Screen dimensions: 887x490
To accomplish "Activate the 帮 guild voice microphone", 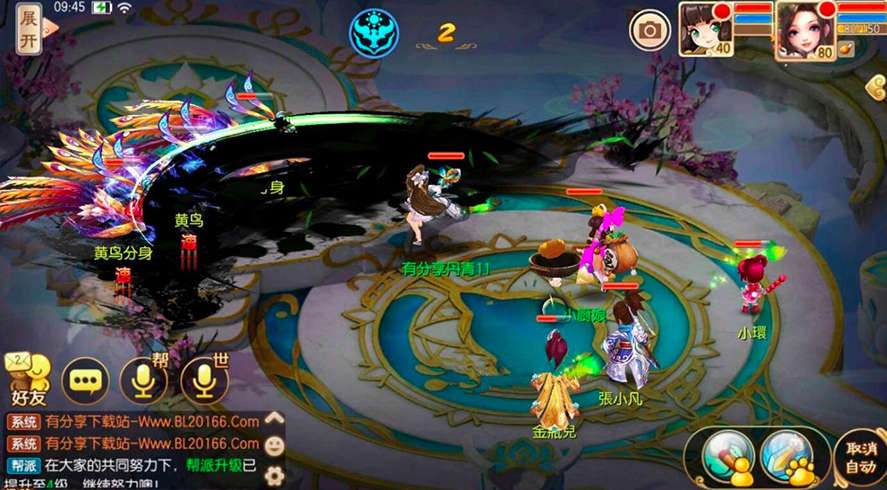I will click(x=143, y=379).
